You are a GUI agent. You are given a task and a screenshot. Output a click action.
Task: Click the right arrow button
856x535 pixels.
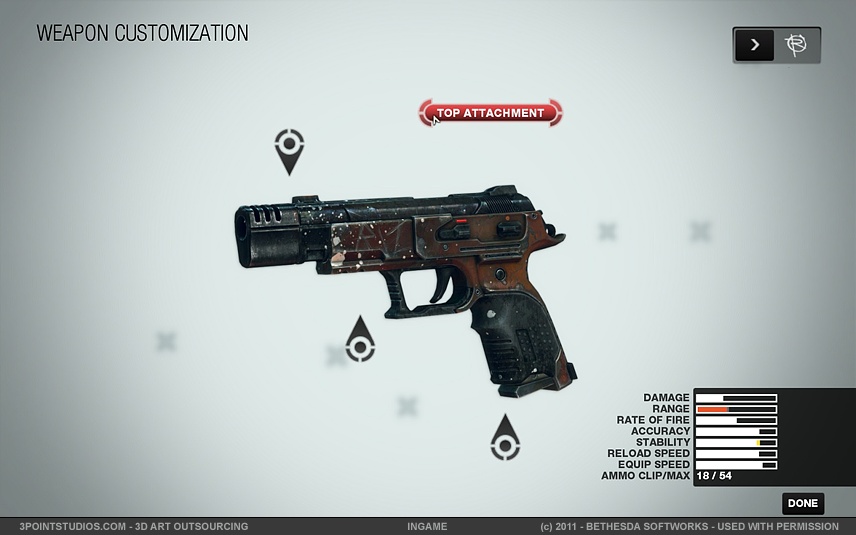point(755,45)
